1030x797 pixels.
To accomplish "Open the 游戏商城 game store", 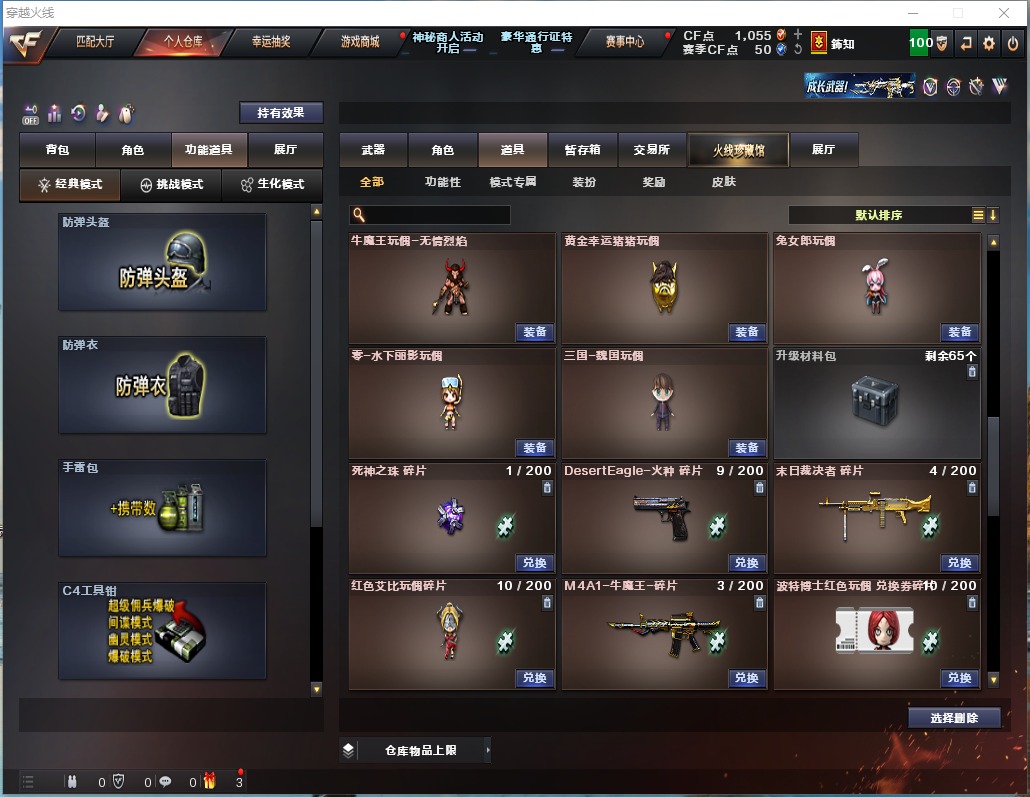I will (x=359, y=42).
